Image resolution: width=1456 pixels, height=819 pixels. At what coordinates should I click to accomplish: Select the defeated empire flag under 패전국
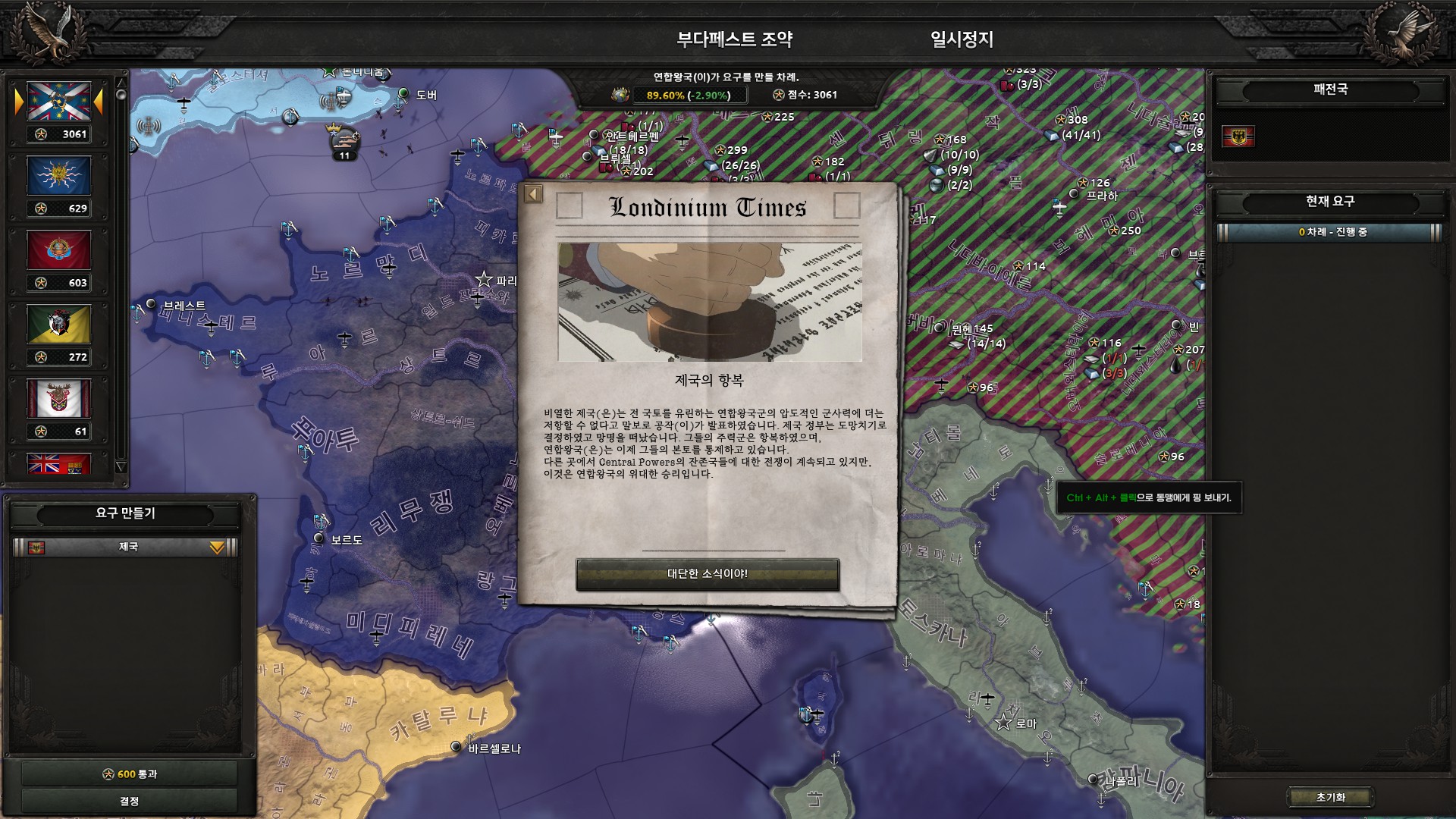coord(1238,136)
